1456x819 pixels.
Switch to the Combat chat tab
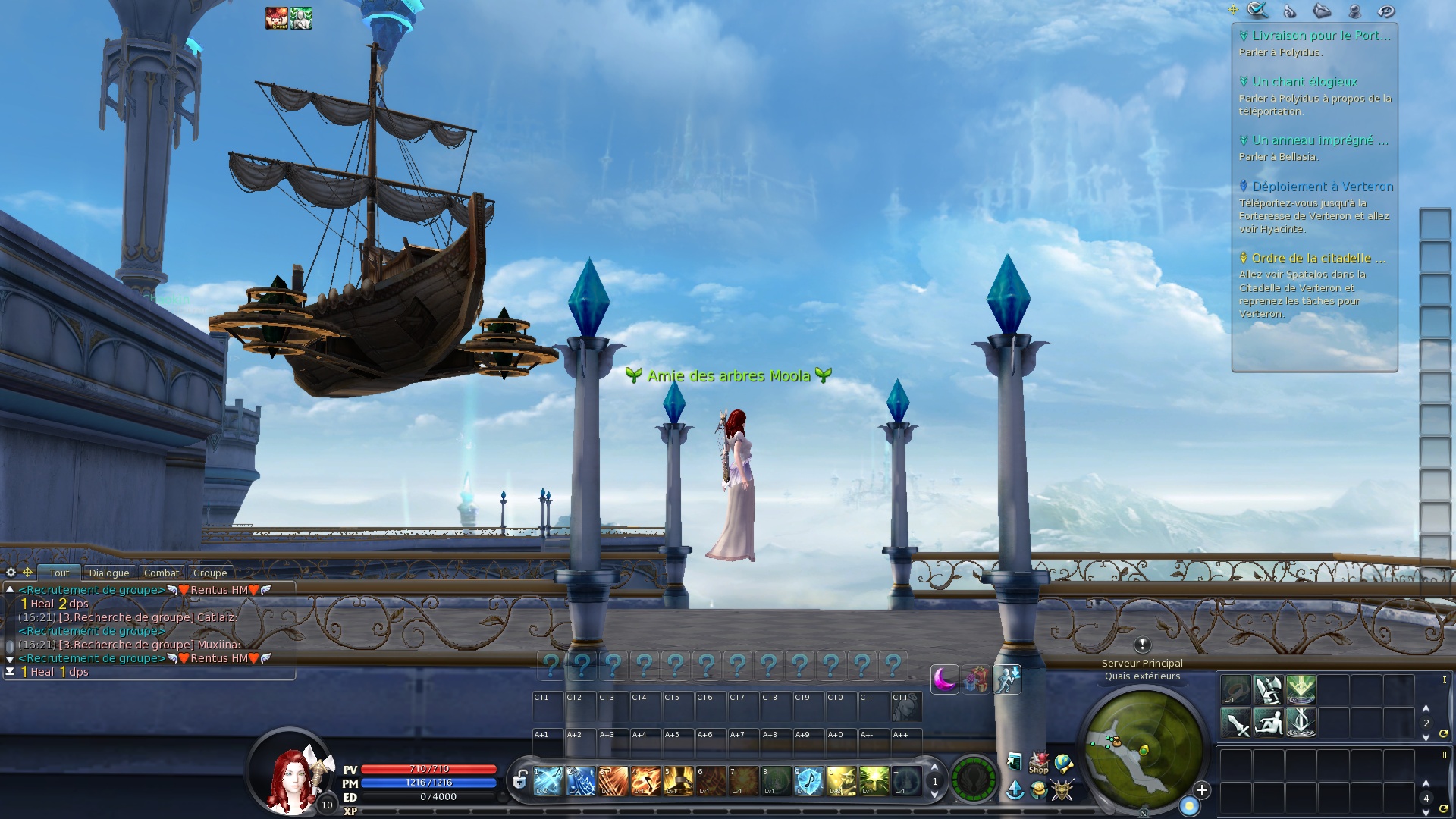tap(161, 573)
